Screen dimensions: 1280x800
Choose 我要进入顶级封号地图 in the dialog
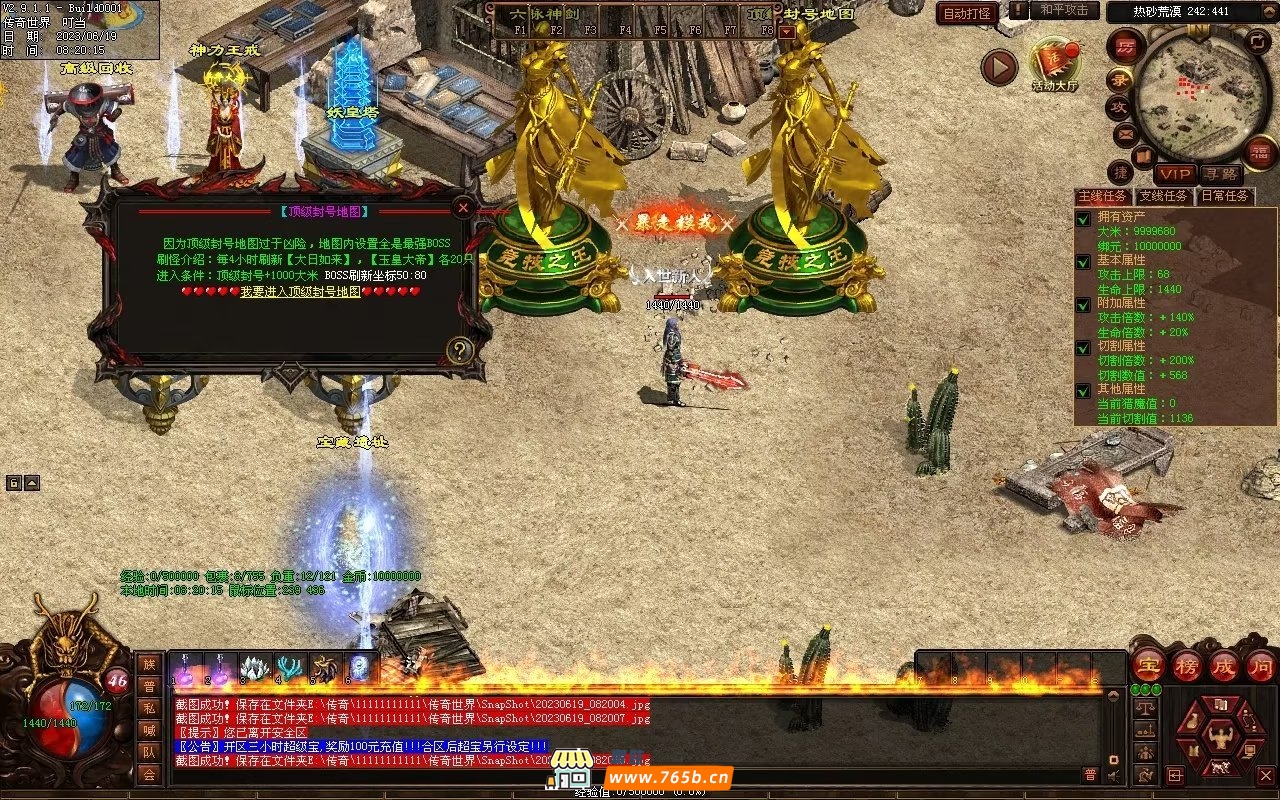pos(300,292)
